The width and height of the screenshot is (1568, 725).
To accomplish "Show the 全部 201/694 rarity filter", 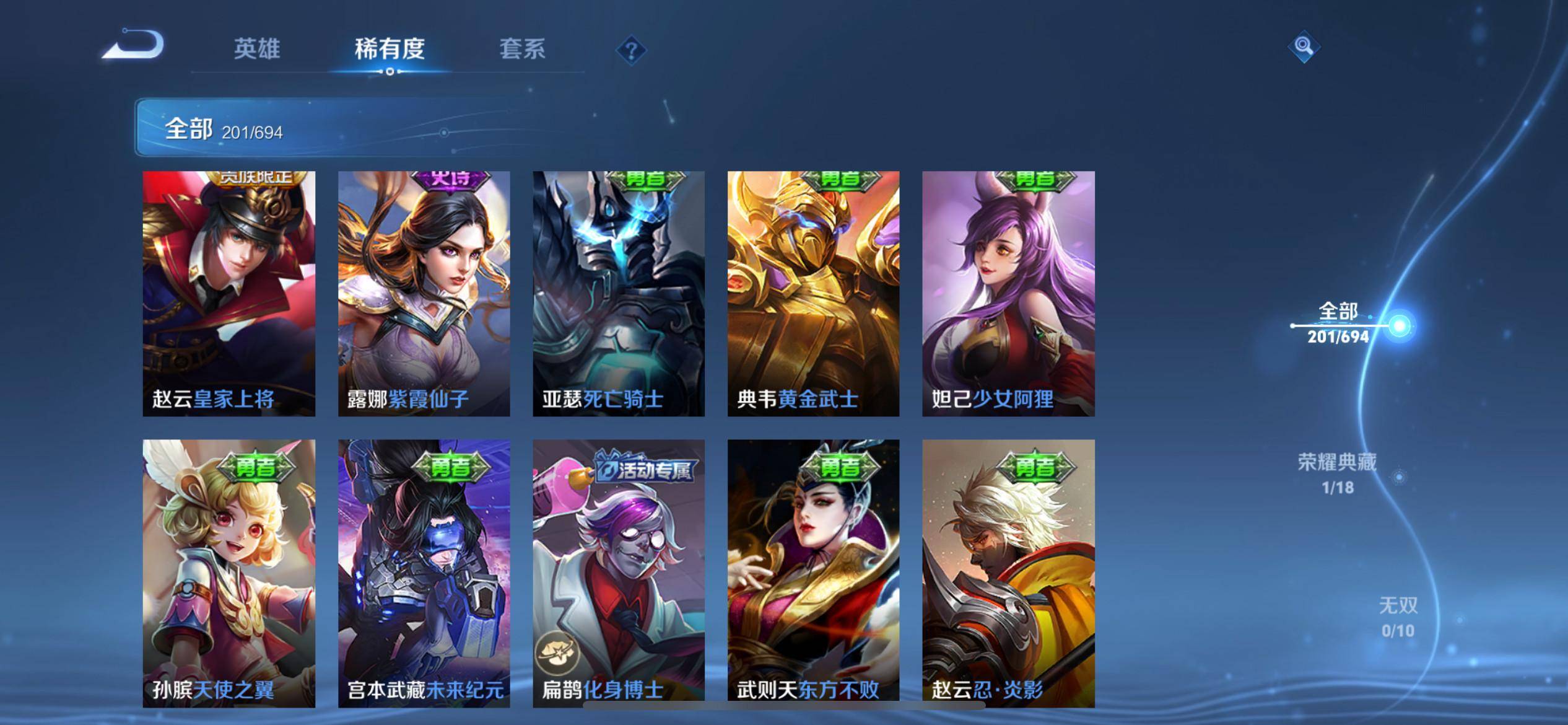I will (1338, 323).
